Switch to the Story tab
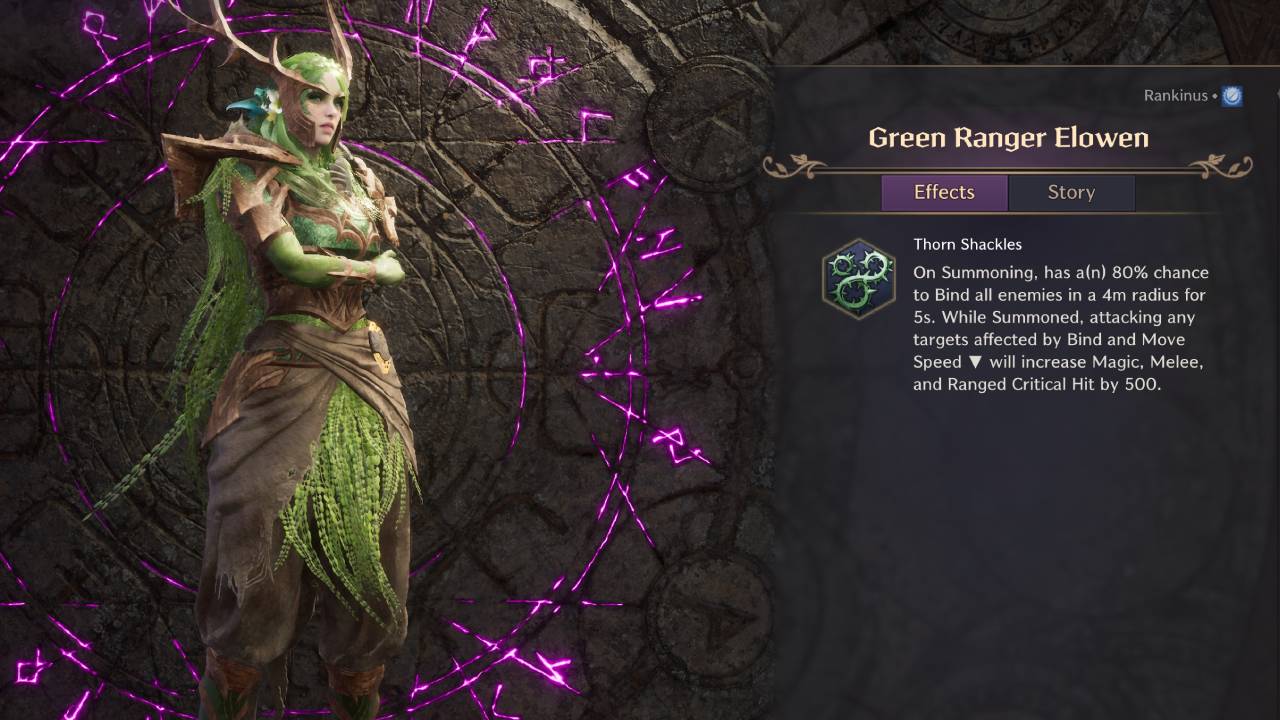Image resolution: width=1280 pixels, height=720 pixels. point(1071,192)
